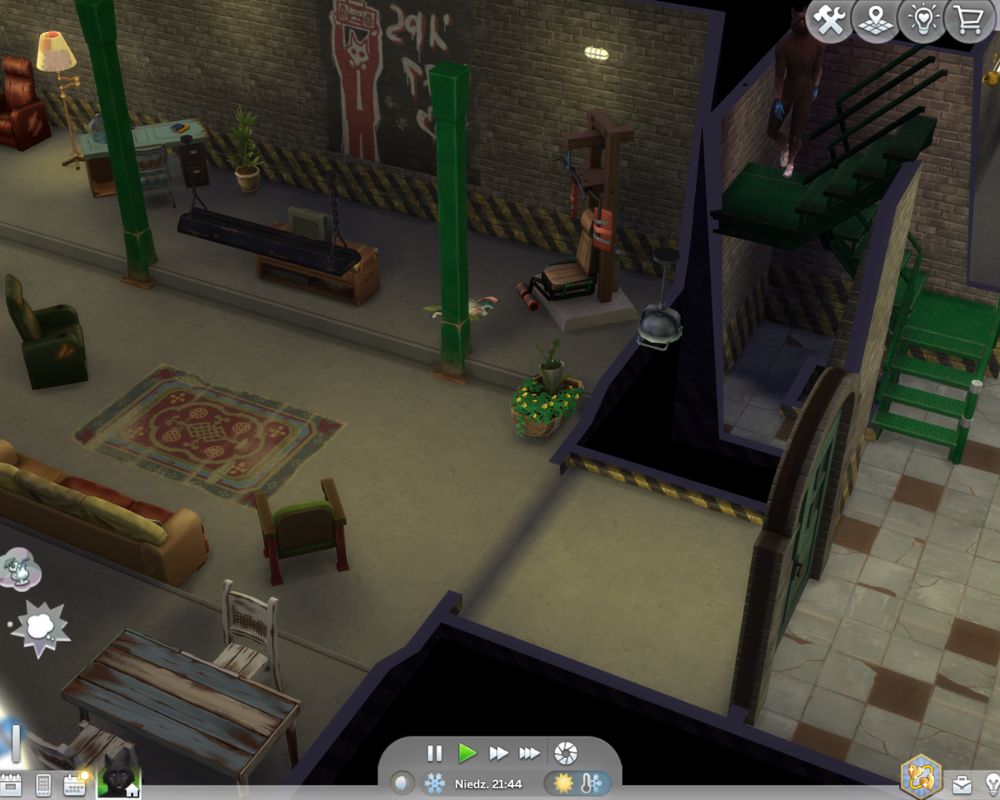
Task: Set game speed to ultra fast
Action: click(x=529, y=753)
